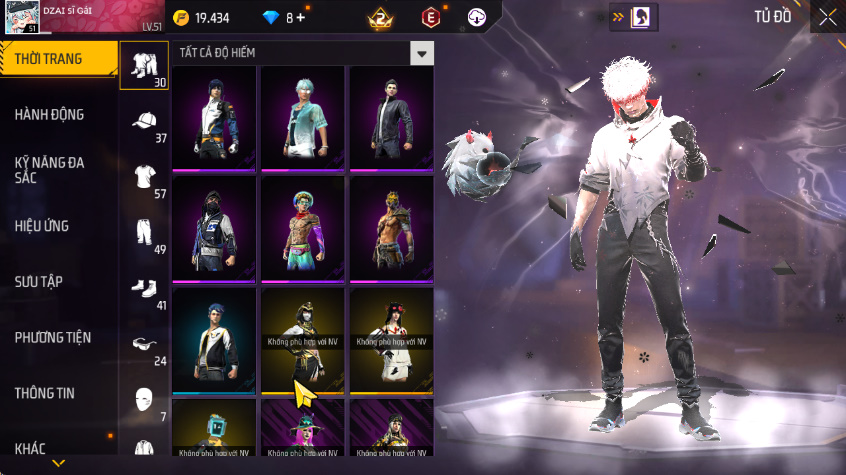Image resolution: width=846 pixels, height=475 pixels.
Task: Close the wardrobe with the X button
Action: (827, 17)
